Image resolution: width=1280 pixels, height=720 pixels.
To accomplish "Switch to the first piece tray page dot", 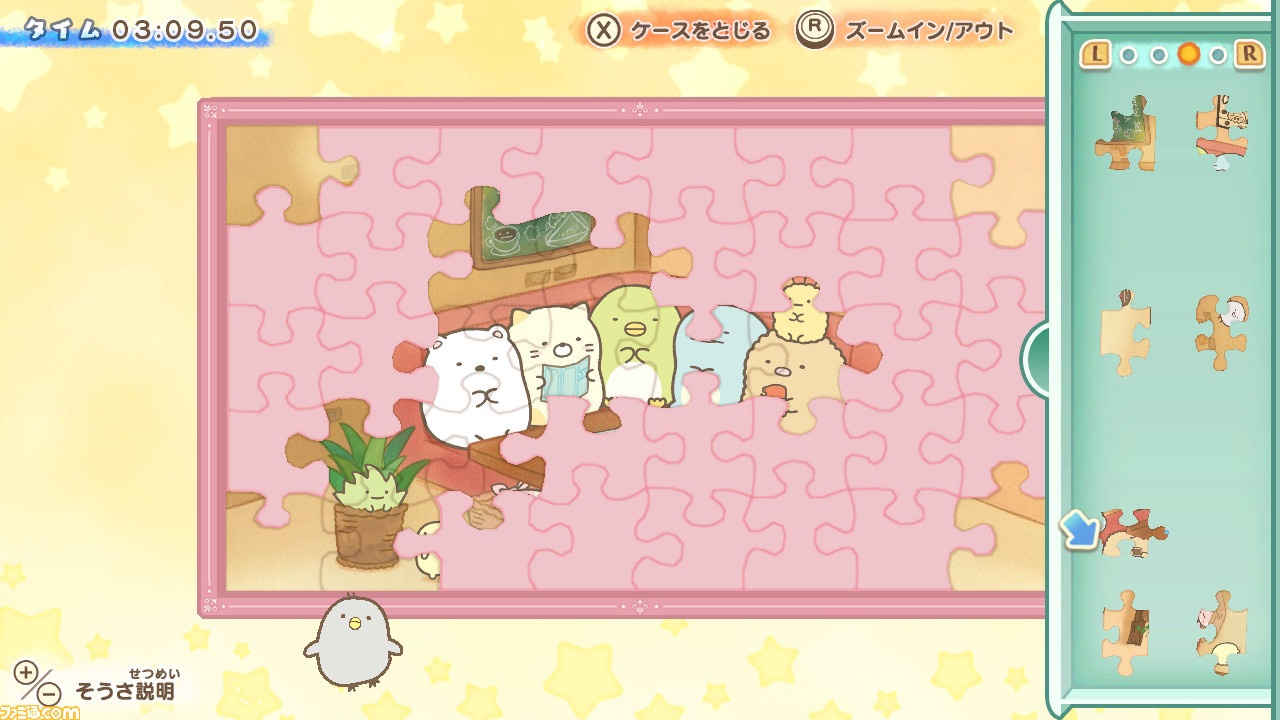I will [x=1128, y=55].
